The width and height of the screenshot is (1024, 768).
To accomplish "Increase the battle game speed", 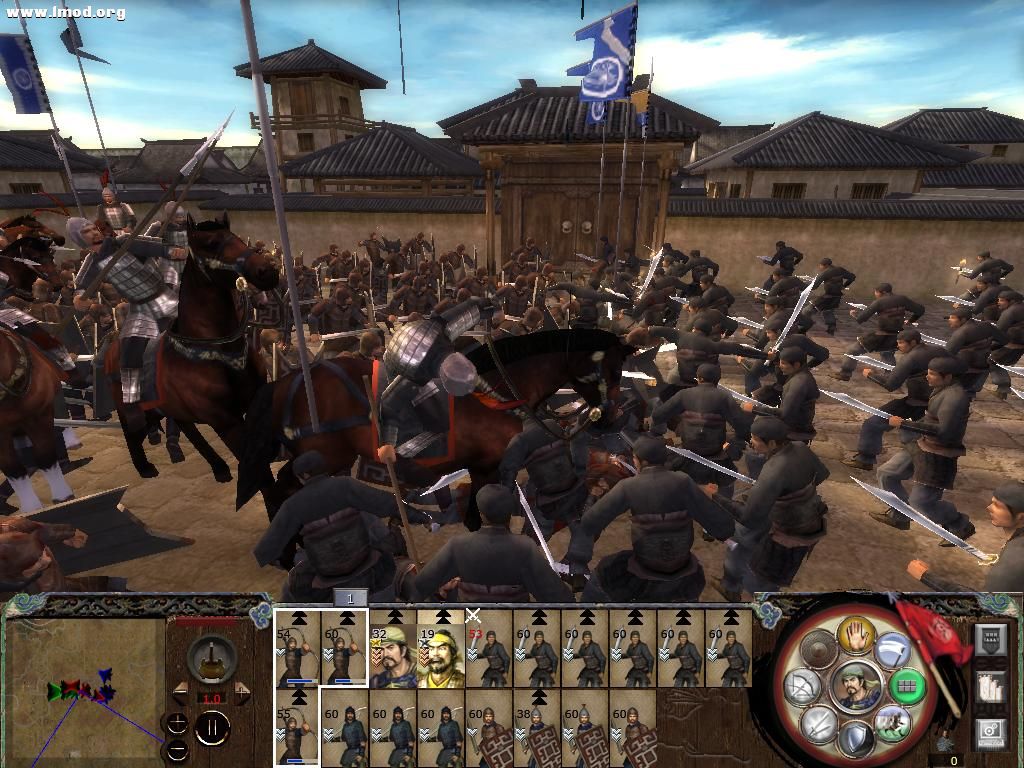I will tap(242, 692).
